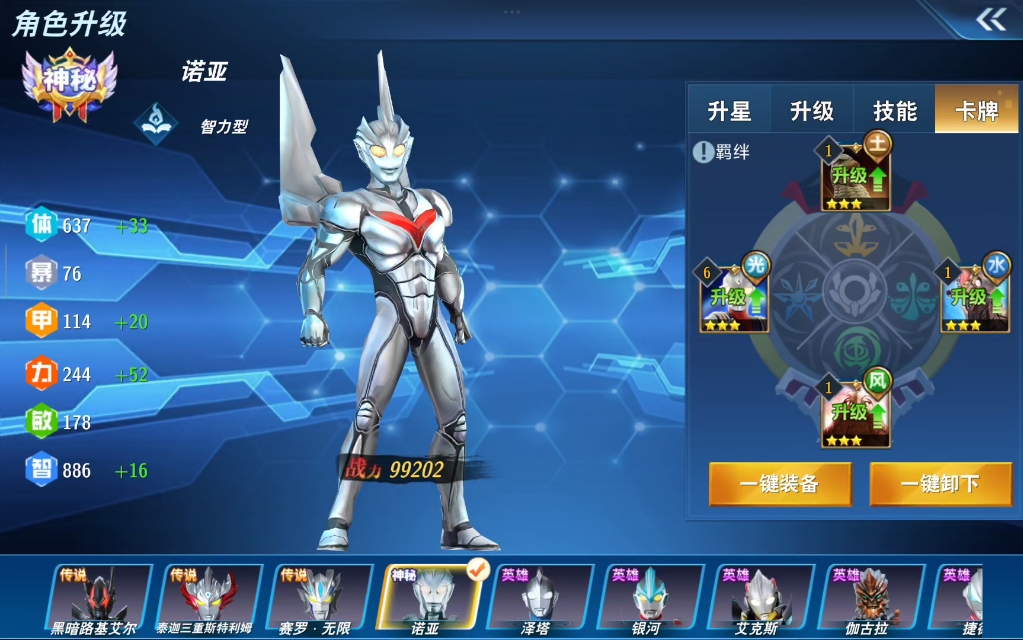Select the 技能 tab

[x=894, y=110]
